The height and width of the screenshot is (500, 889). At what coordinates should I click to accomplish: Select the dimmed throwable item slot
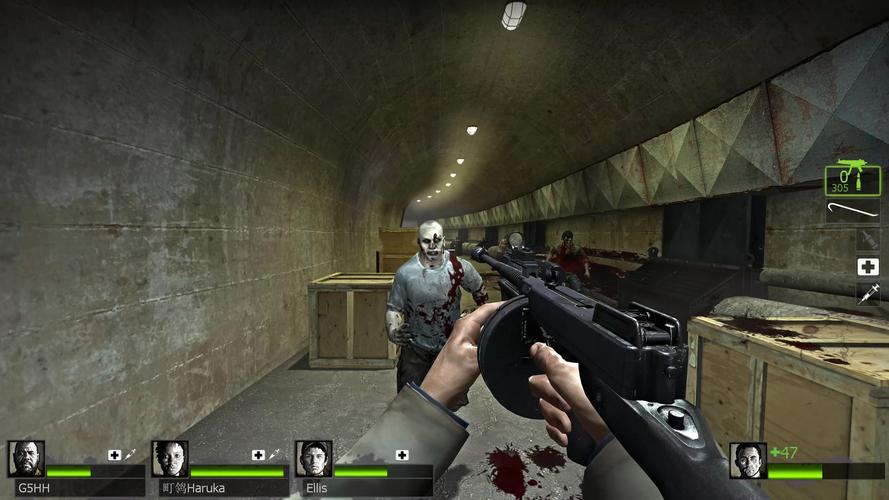pos(867,239)
